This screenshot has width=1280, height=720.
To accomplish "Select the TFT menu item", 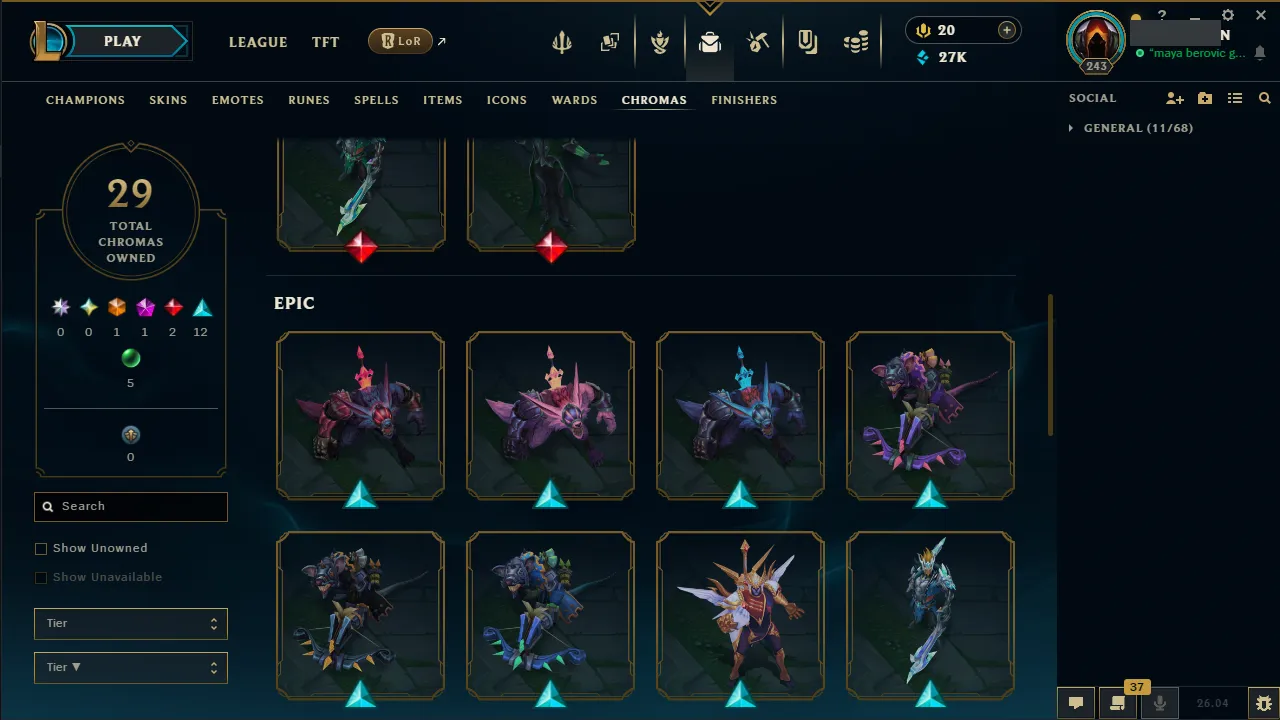I will 325,42.
